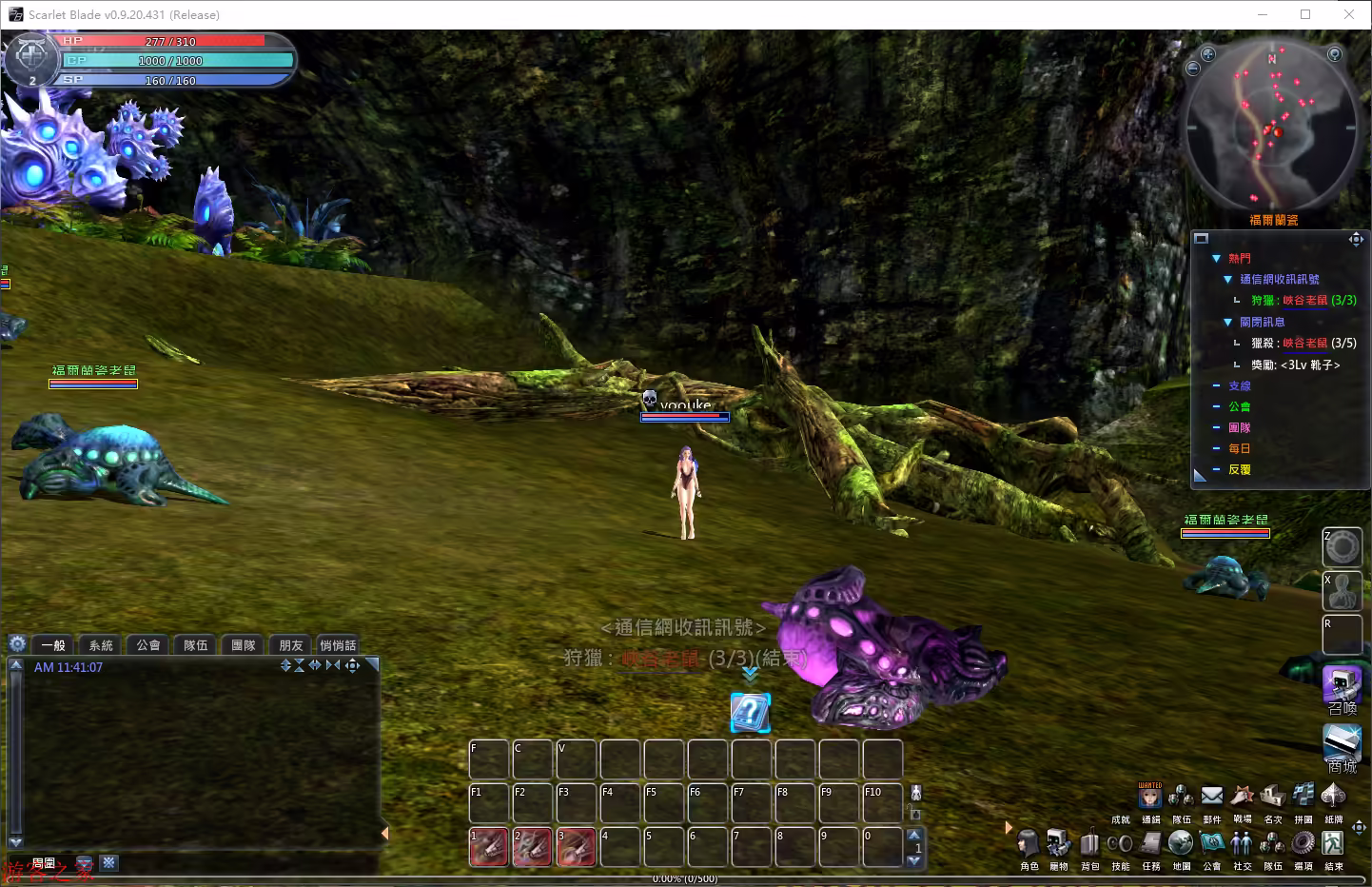Viewport: 1372px width, 887px height.
Task: Open the 角色 character menu
Action: (x=1029, y=844)
